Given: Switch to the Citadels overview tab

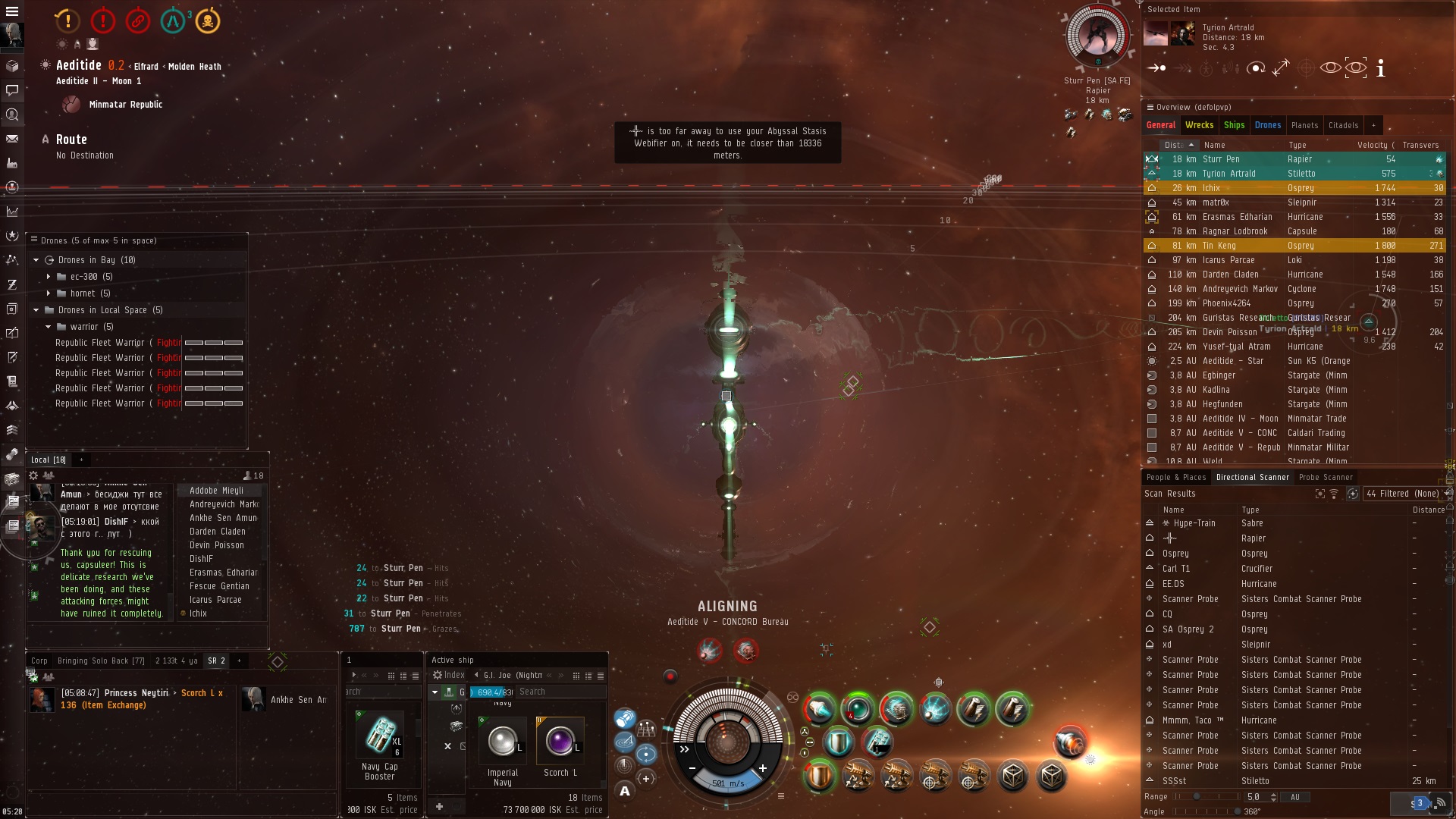Looking at the screenshot, I should pos(1343,125).
